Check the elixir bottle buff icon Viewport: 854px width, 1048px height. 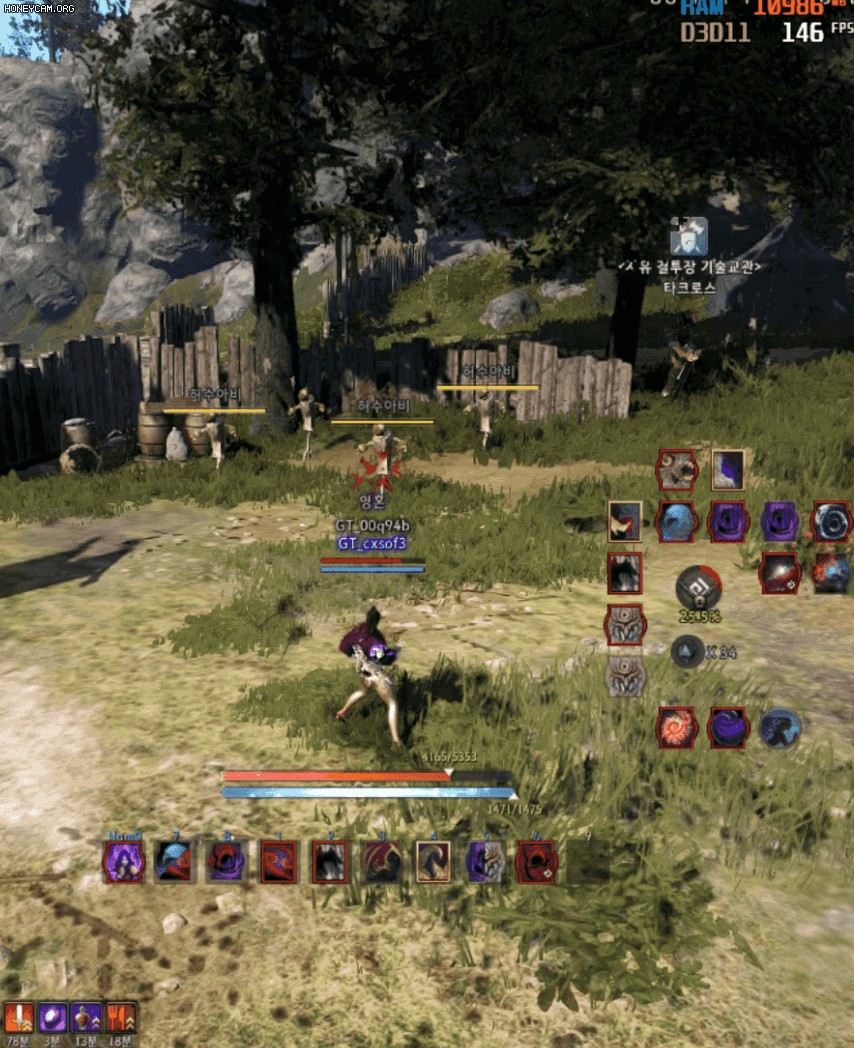[86, 1018]
